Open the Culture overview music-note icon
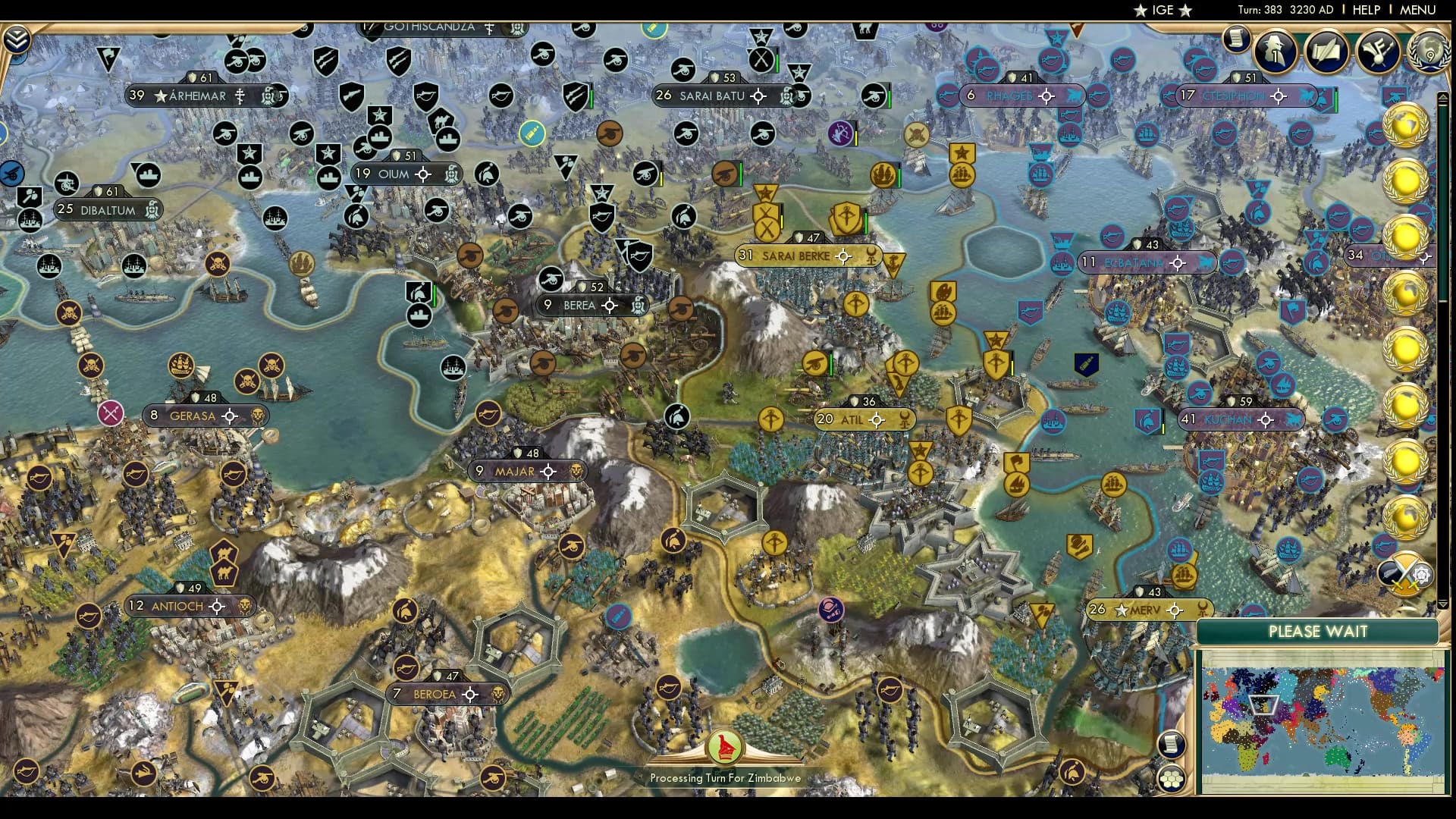This screenshot has height=819, width=1456. coord(1375,53)
